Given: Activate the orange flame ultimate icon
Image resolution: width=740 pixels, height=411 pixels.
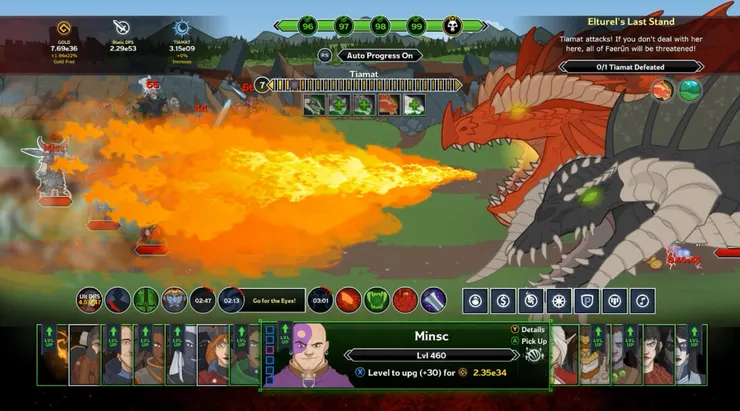Looking at the screenshot, I should click(349, 299).
